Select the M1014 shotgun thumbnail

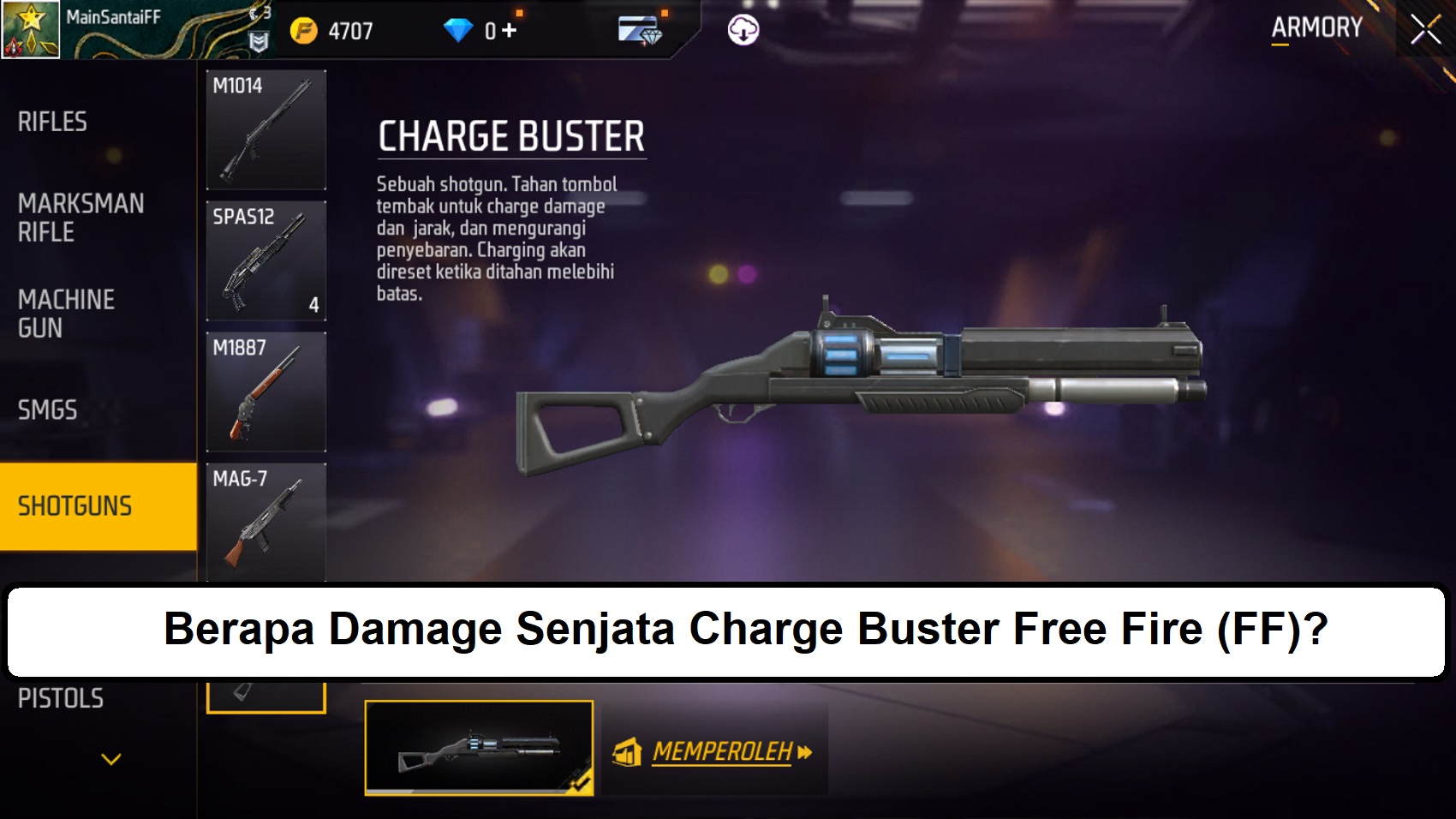pyautogui.click(x=266, y=129)
